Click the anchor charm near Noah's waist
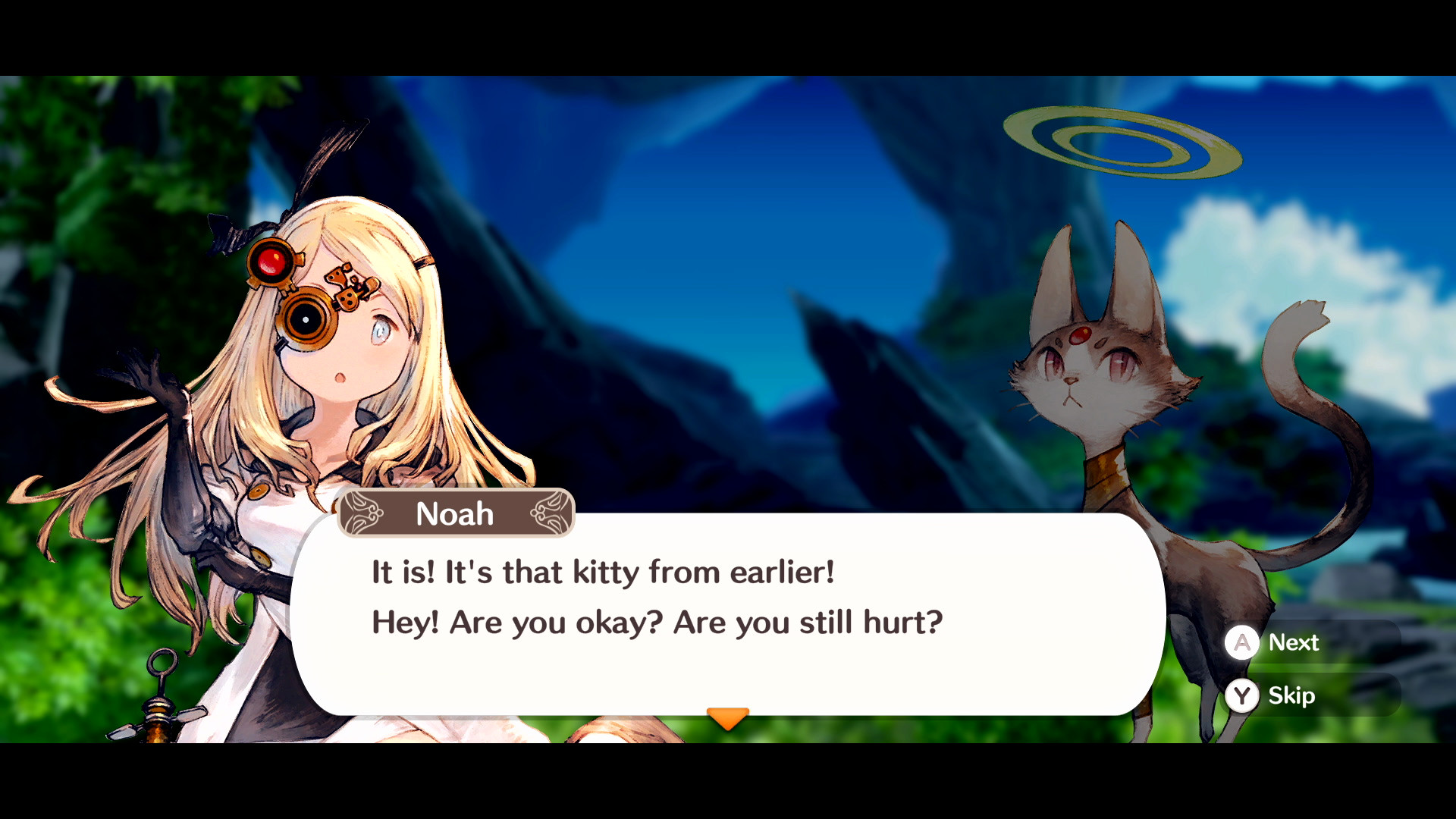 [x=163, y=698]
